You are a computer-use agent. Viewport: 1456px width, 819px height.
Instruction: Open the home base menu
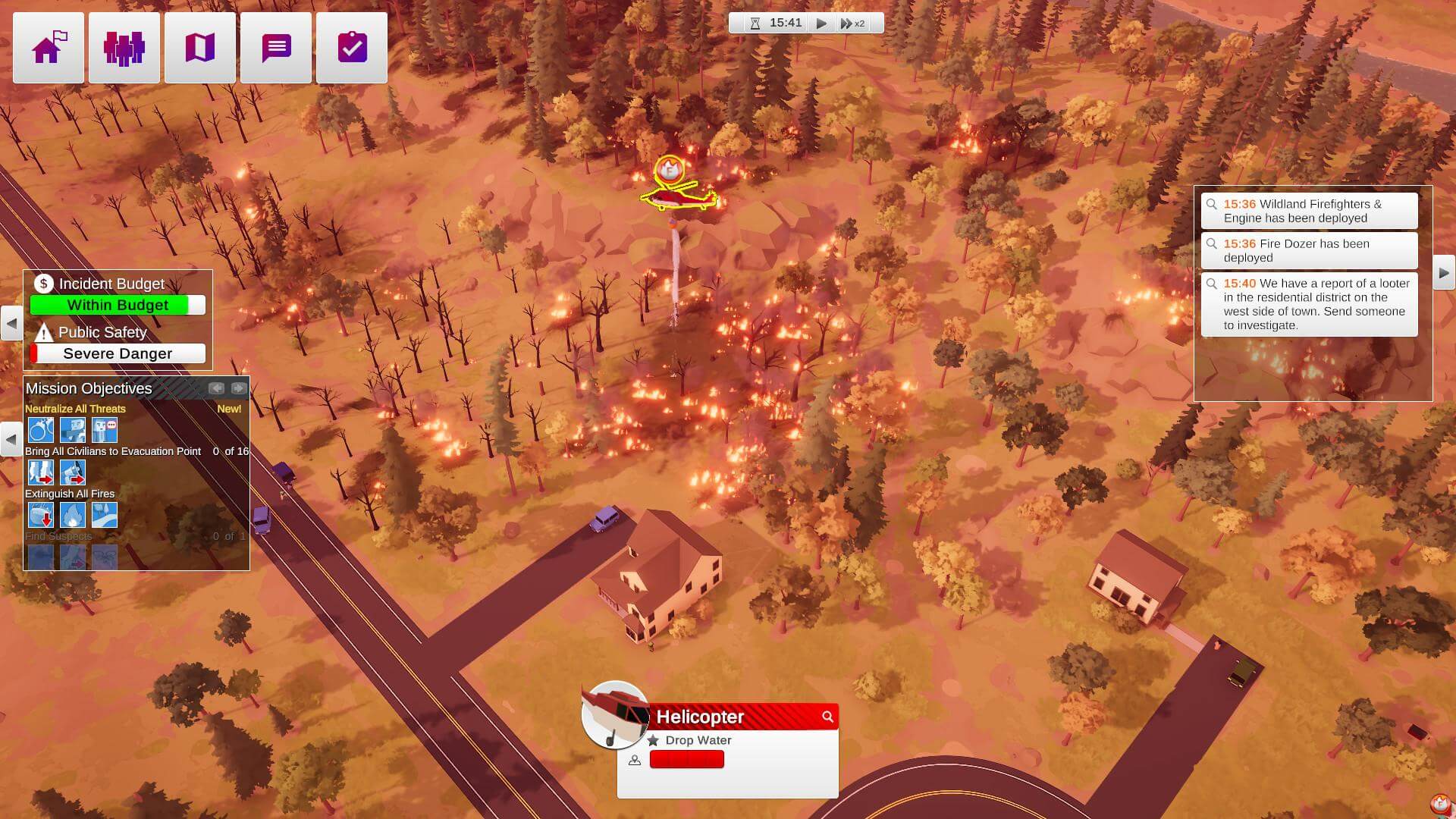pyautogui.click(x=49, y=48)
